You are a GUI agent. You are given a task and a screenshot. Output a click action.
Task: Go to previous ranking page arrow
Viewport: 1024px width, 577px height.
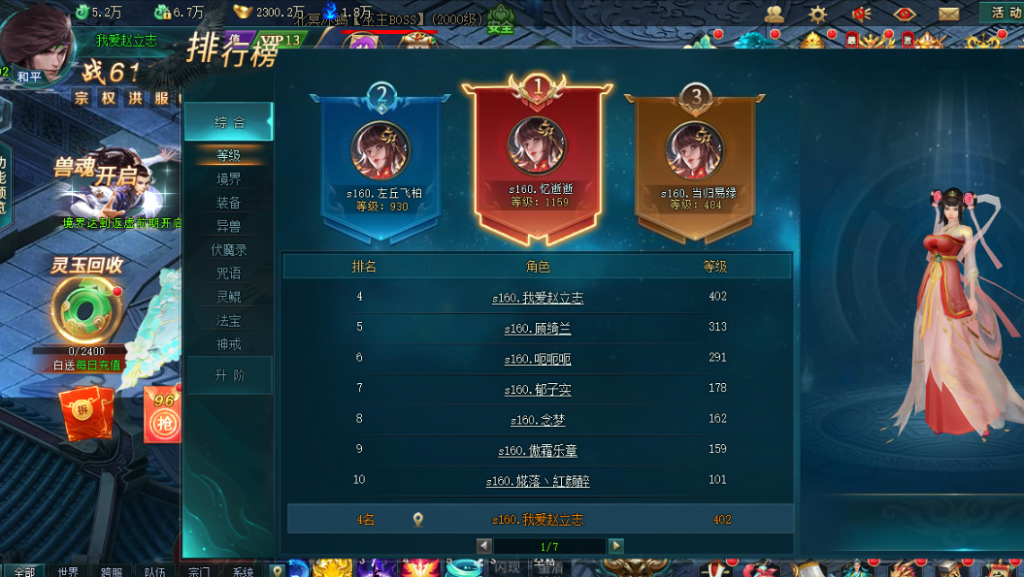point(484,546)
